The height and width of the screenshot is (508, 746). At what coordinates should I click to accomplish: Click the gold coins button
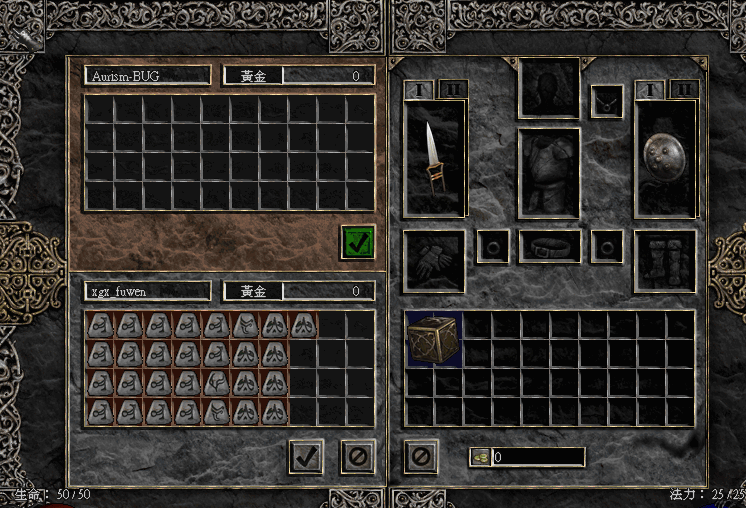[481, 457]
